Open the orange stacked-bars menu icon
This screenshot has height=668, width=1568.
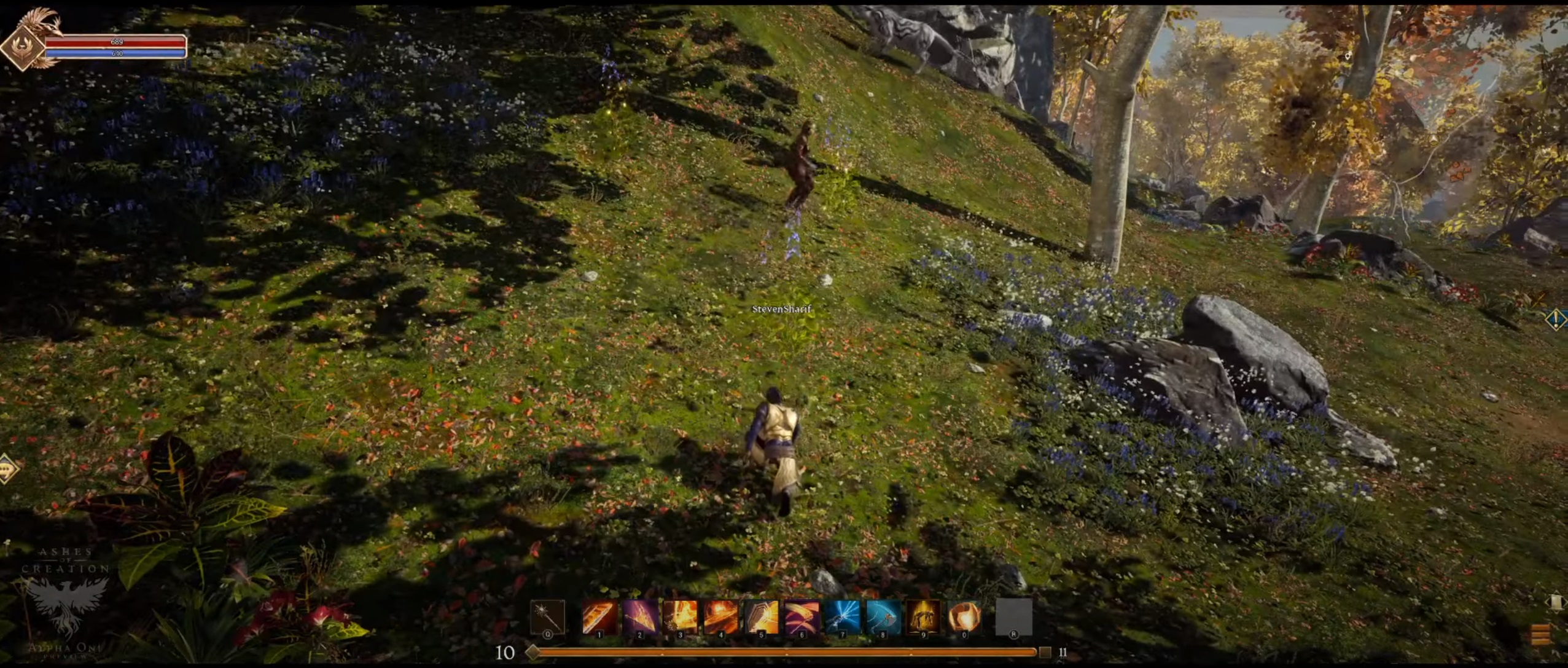coord(1540,635)
